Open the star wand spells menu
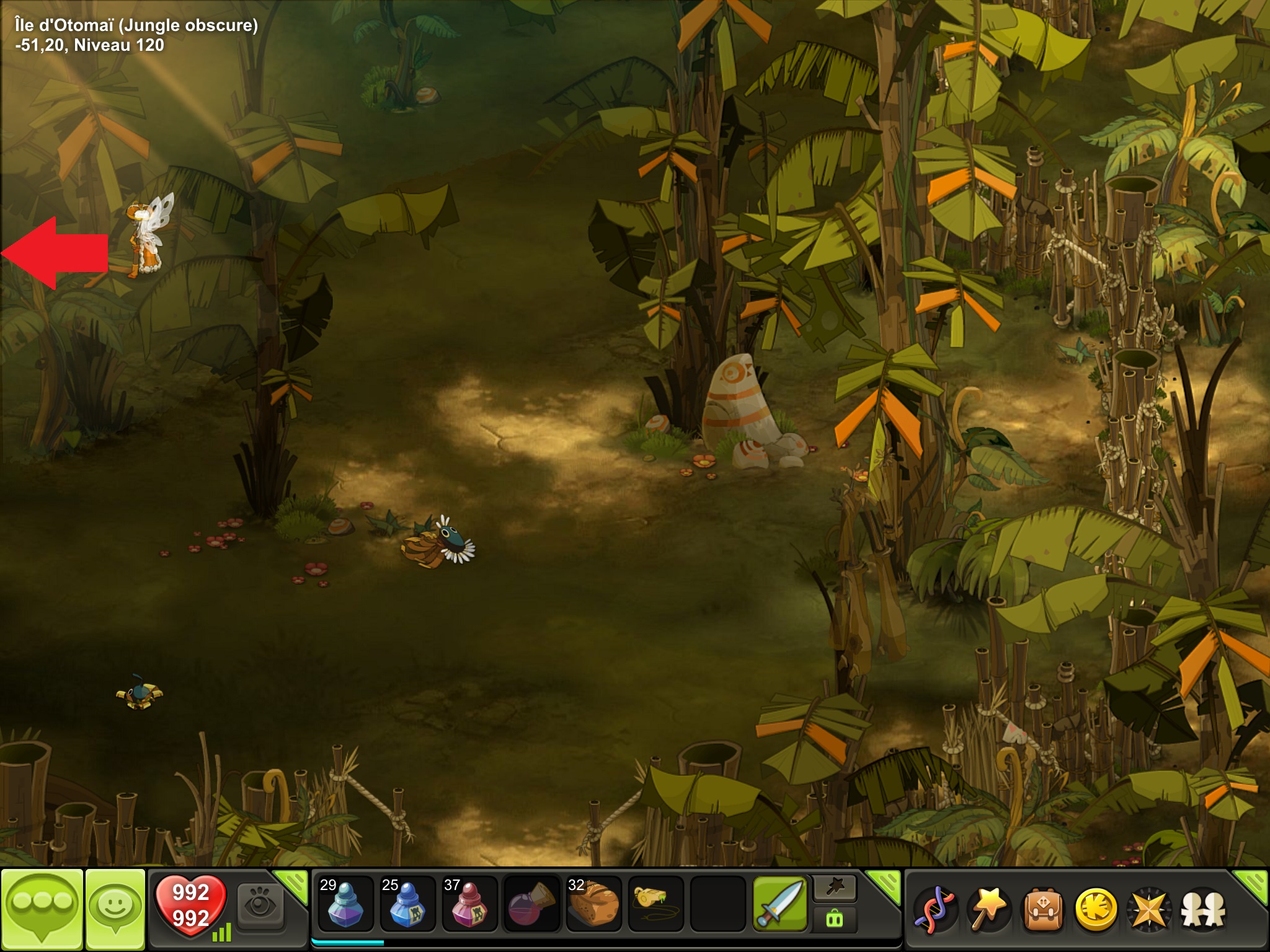Viewport: 1270px width, 952px height. pos(989,909)
